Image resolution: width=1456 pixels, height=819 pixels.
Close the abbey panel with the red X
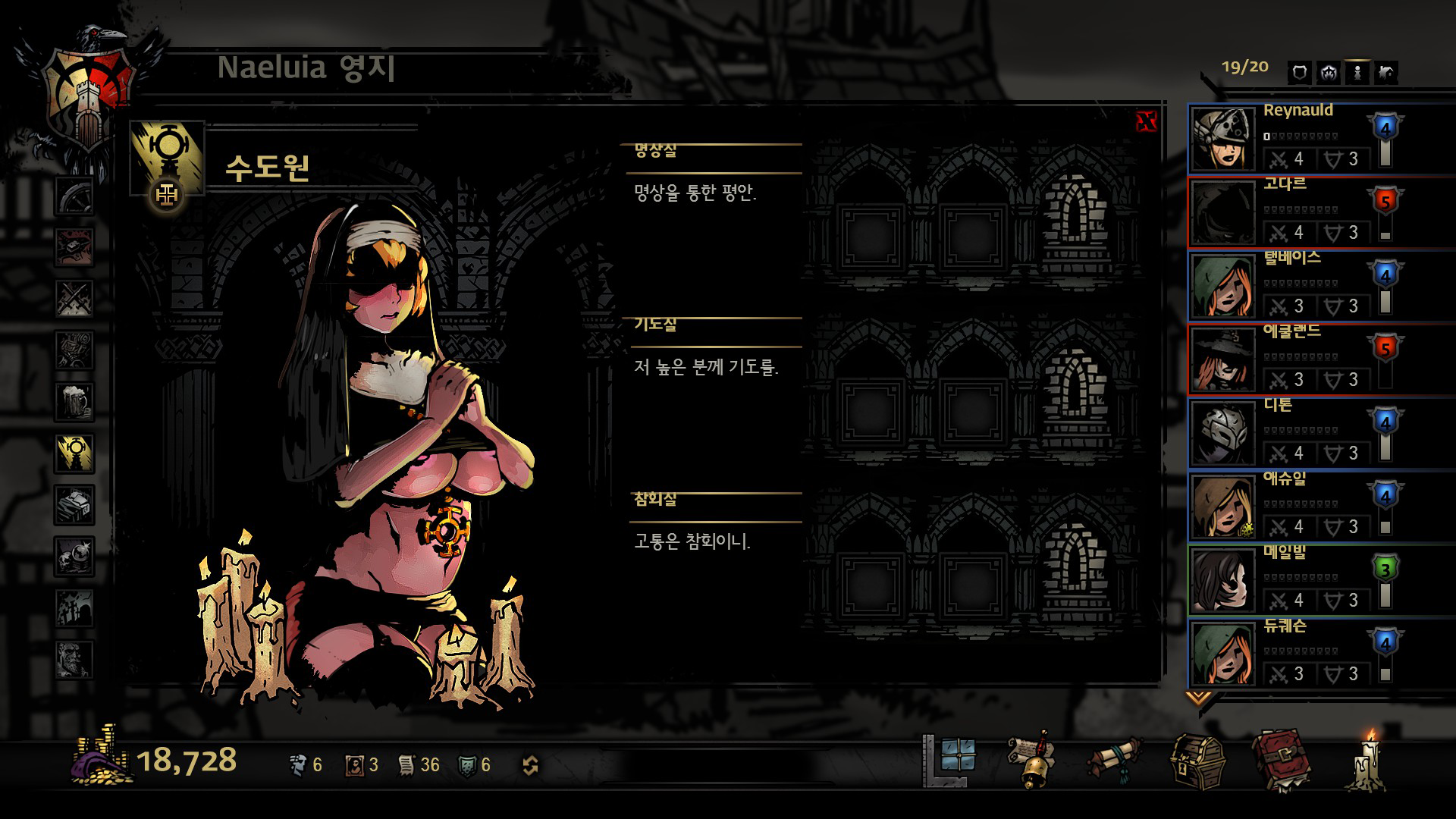[1147, 121]
